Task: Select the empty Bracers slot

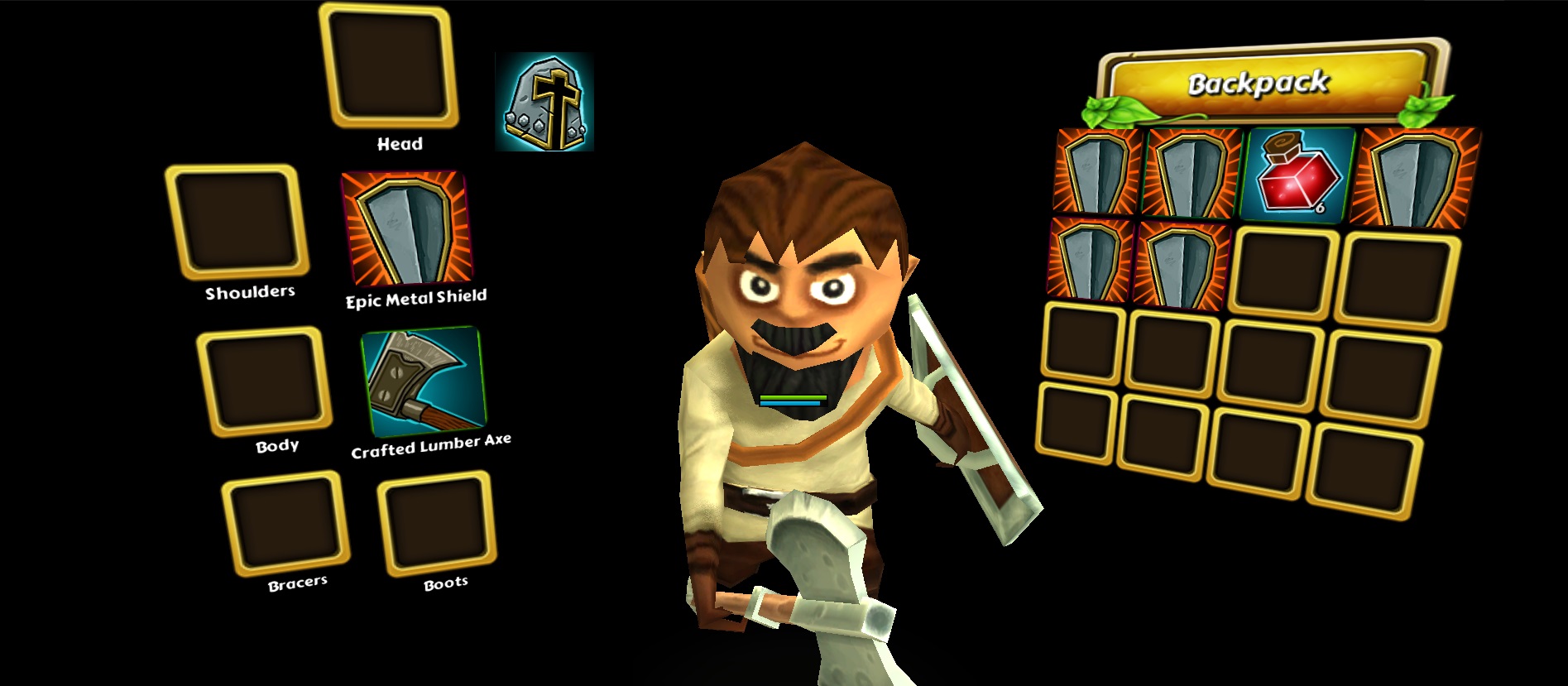Action: [286, 523]
